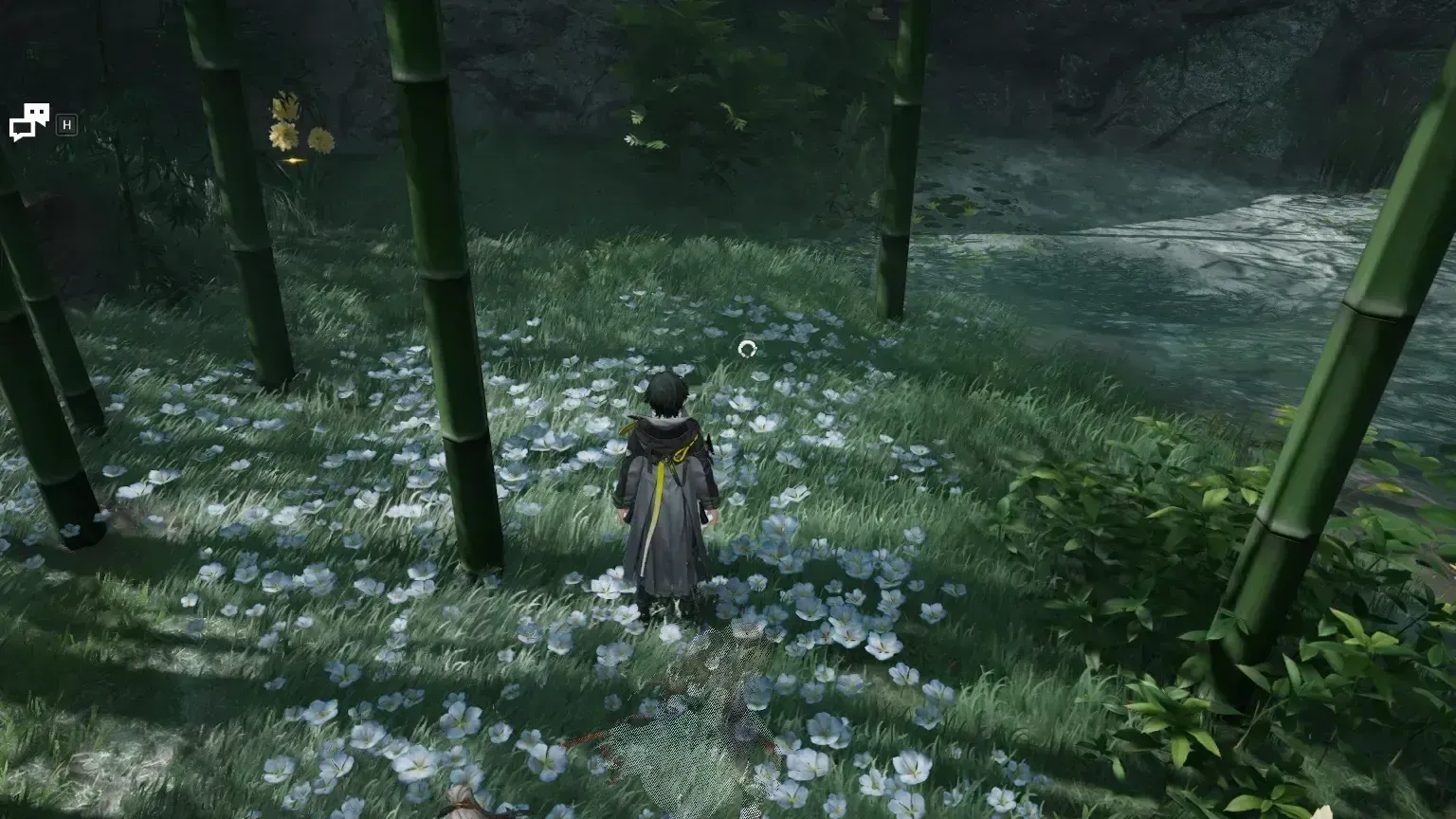
Task: Toggle the chat notification indicator
Action: click(28, 121)
